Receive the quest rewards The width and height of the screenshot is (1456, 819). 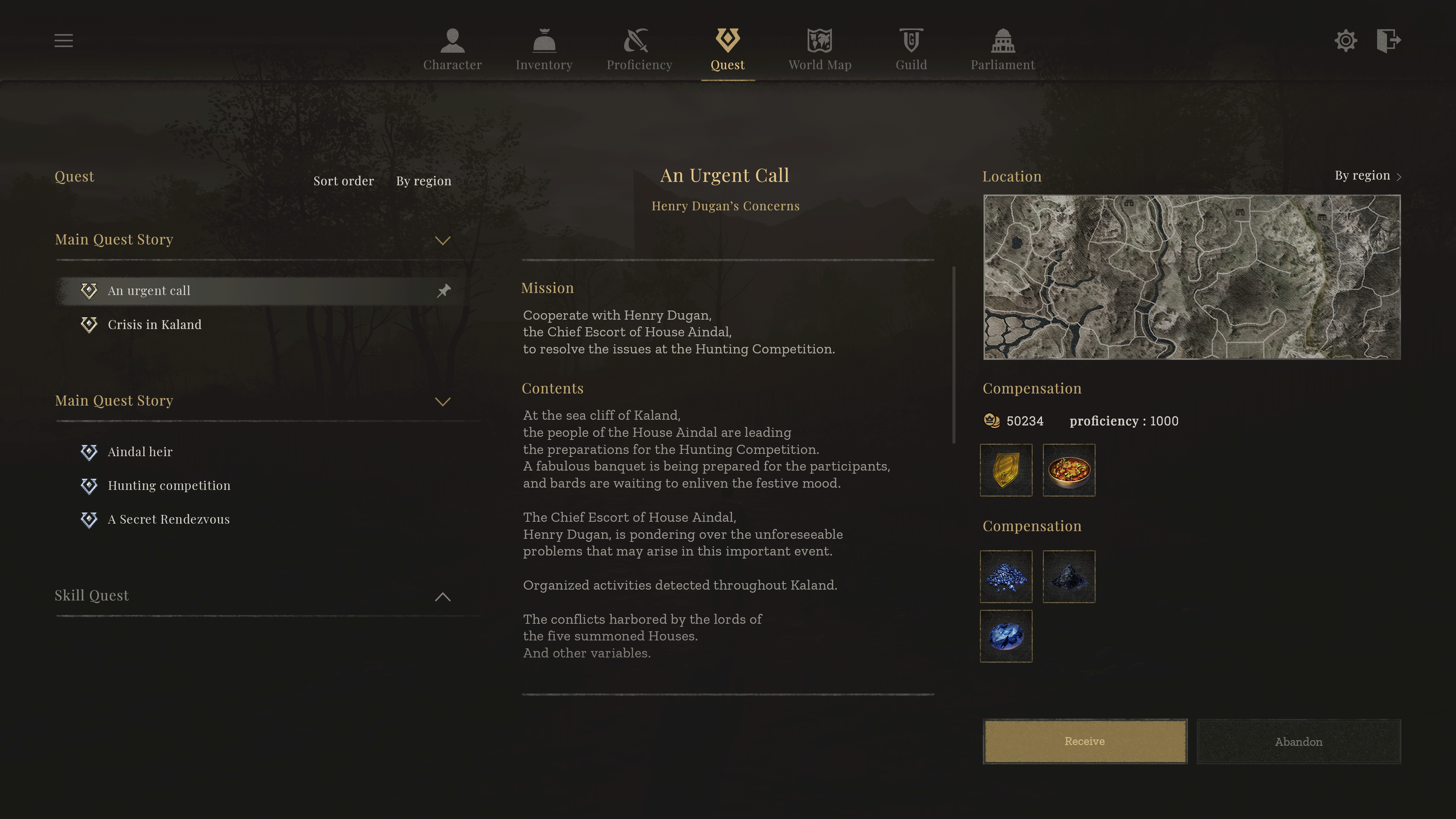coord(1084,741)
